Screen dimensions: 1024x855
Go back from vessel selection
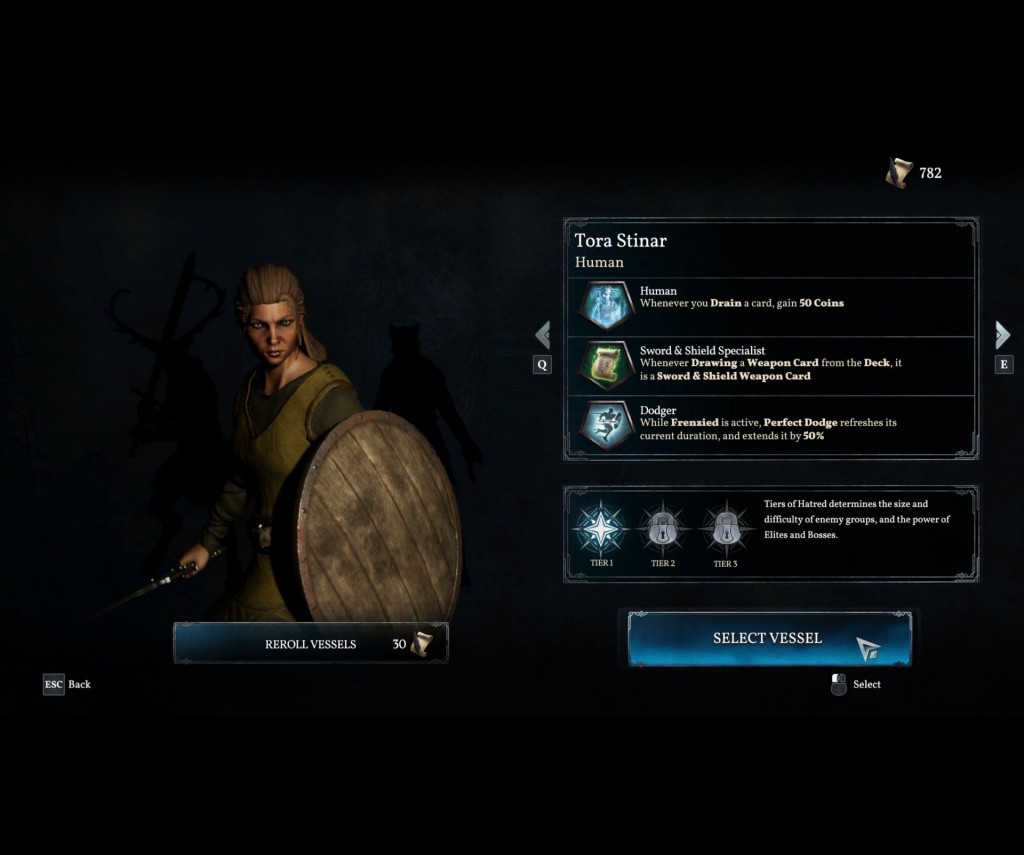click(x=55, y=684)
